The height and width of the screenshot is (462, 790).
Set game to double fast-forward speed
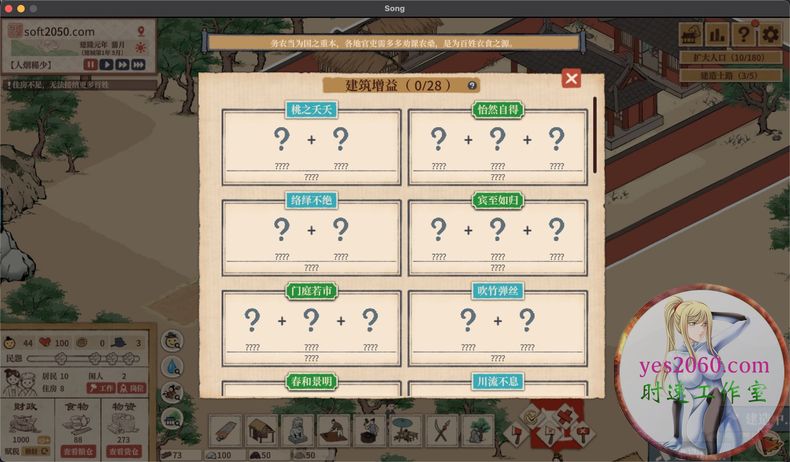[x=122, y=65]
